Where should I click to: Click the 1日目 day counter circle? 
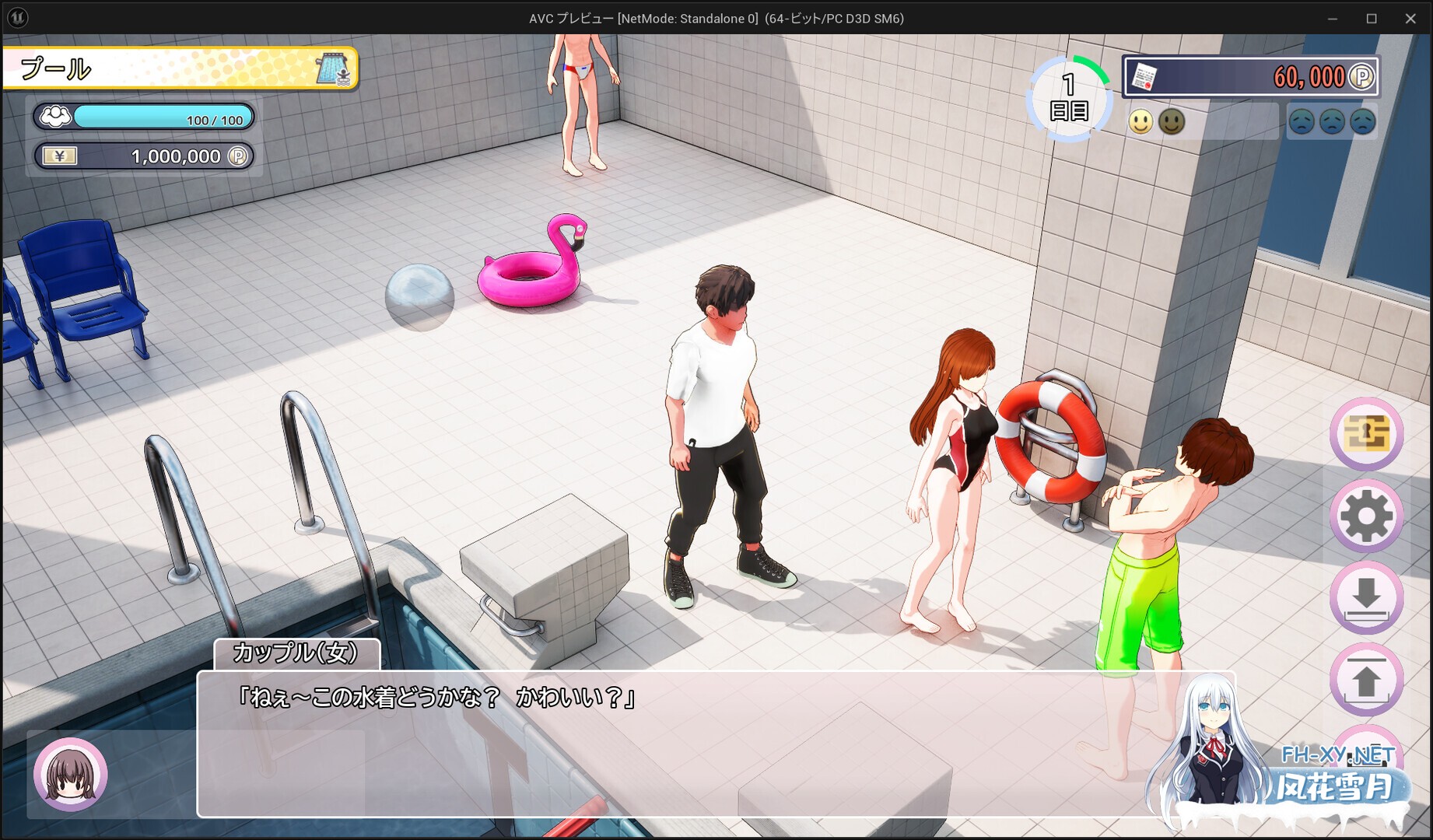pos(1070,97)
